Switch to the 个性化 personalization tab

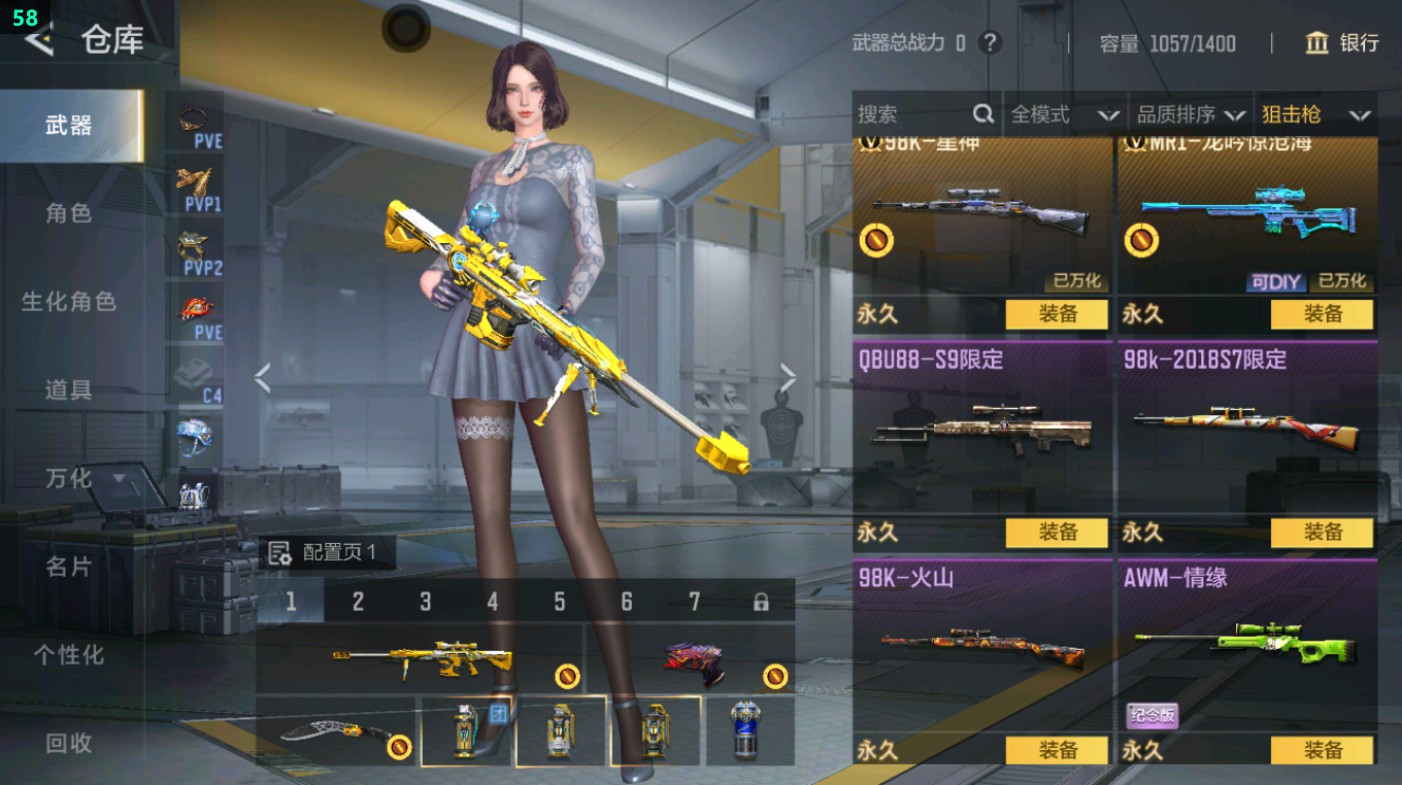click(69, 655)
